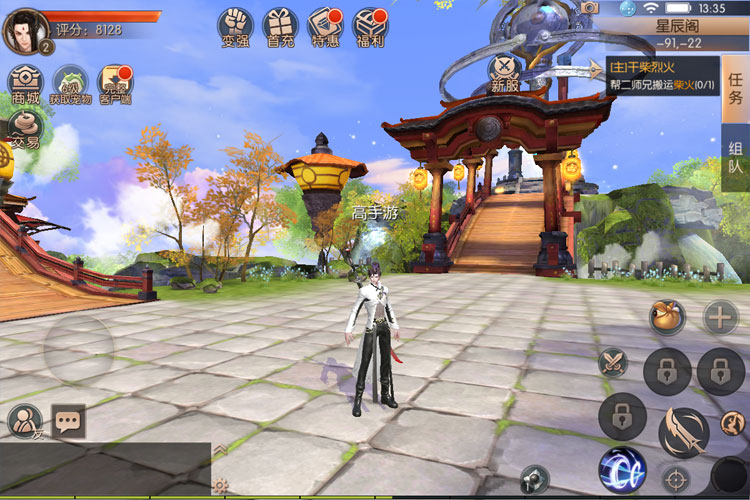
Task: Open the 交易 trade menu
Action: (x=25, y=128)
